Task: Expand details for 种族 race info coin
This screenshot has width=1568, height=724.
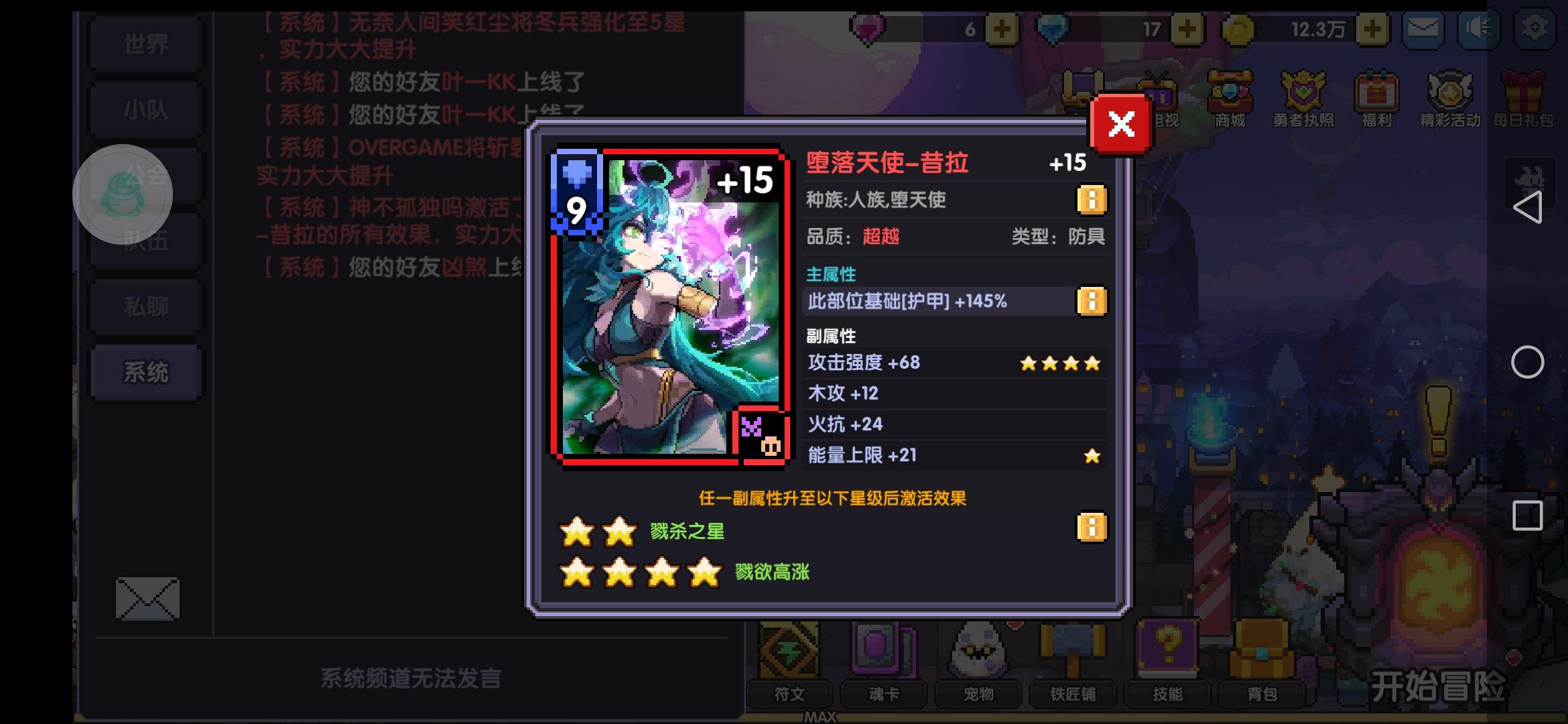Action: coord(1092,199)
